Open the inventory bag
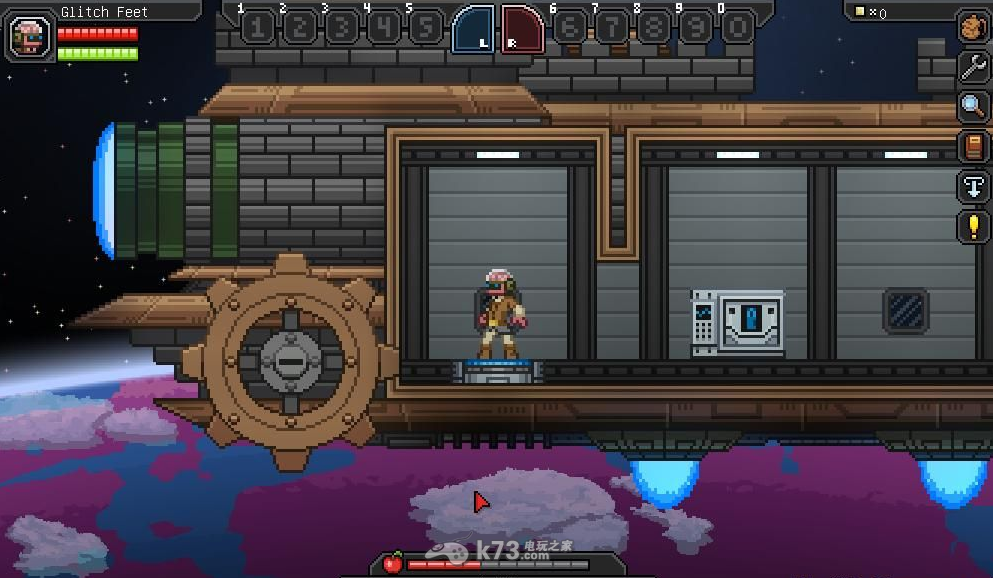Viewport: 993px width, 578px height. [x=973, y=27]
